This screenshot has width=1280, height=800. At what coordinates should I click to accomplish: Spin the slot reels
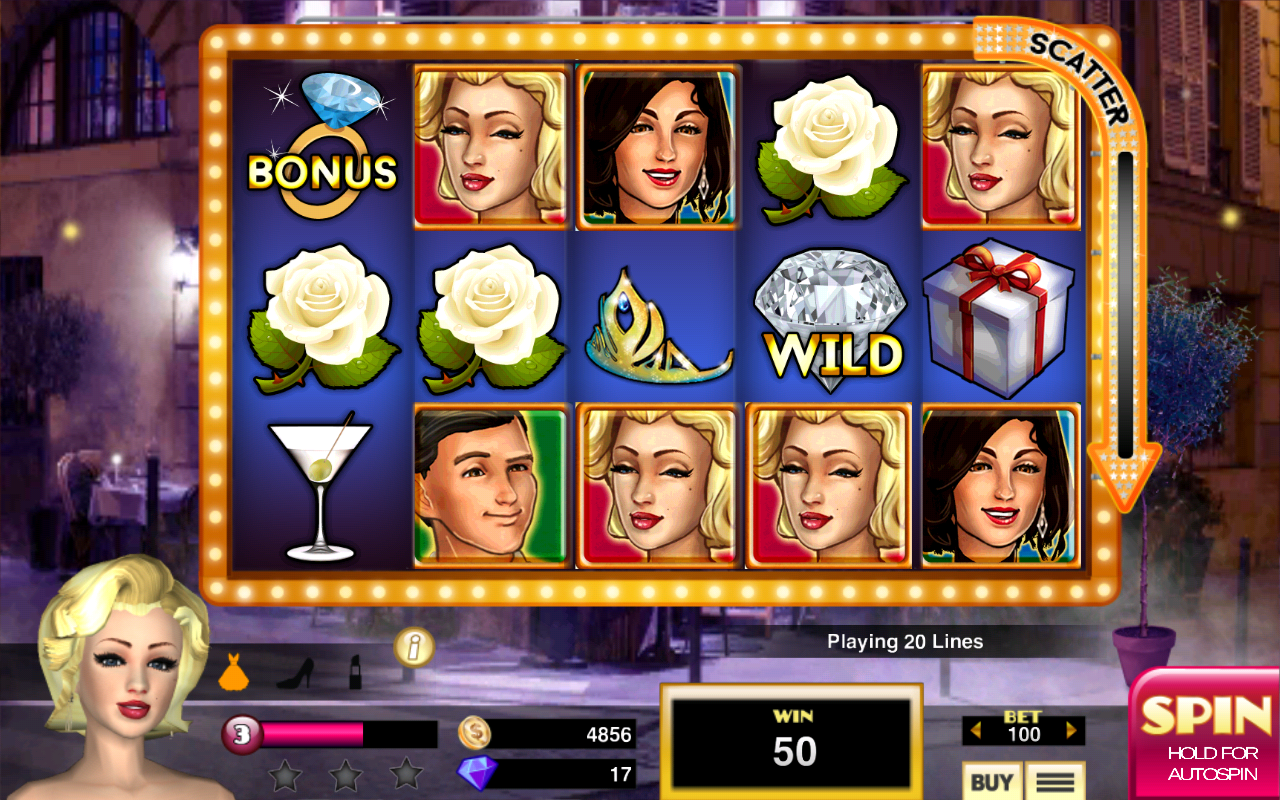tap(1206, 732)
